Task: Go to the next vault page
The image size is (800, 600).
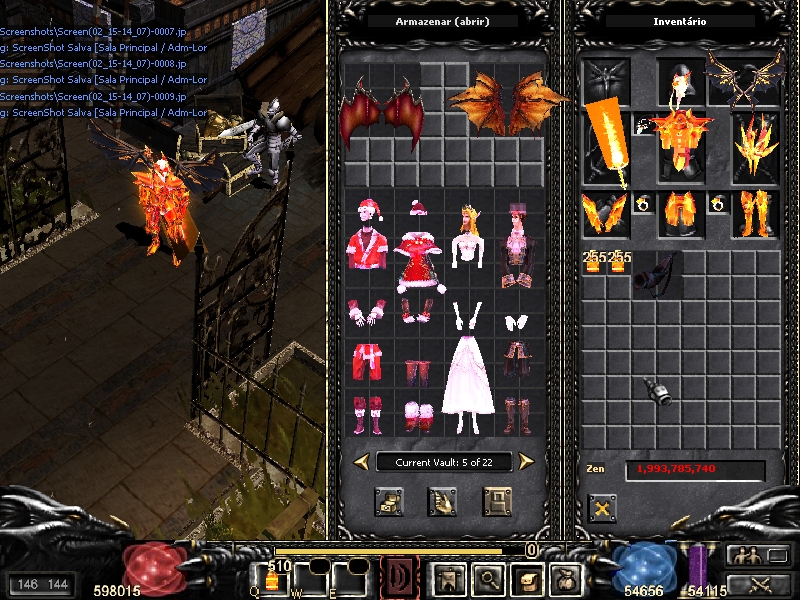Action: [x=526, y=461]
